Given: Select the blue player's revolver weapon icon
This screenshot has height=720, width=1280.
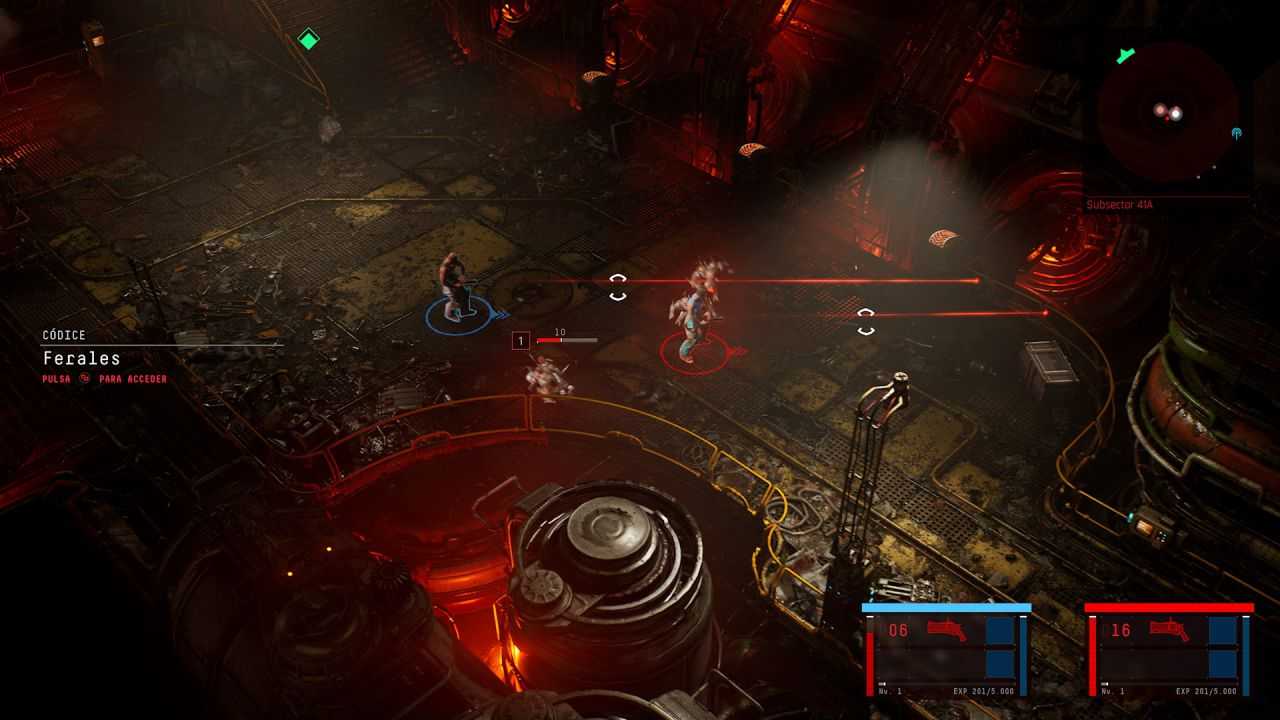Looking at the screenshot, I should [944, 627].
